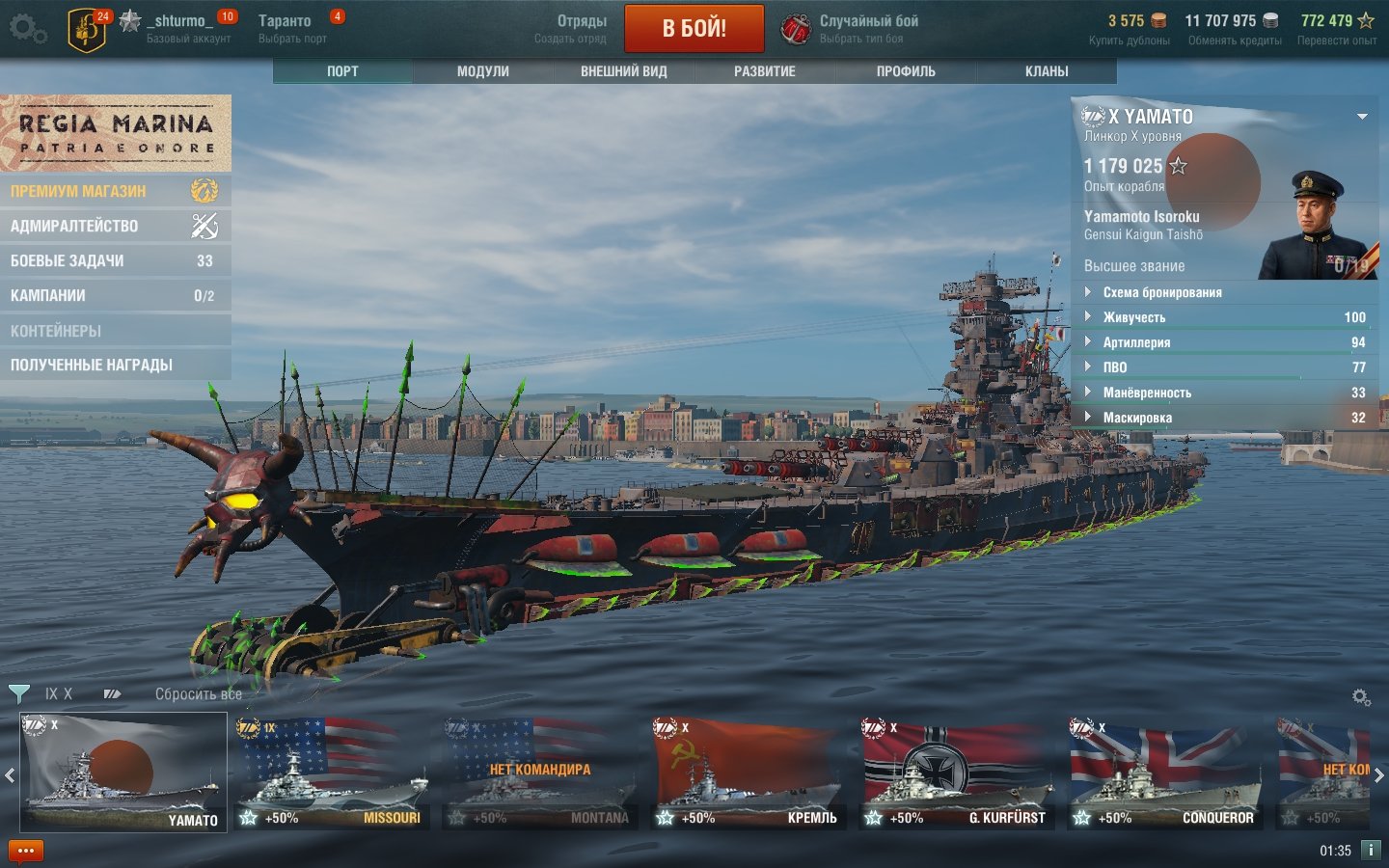This screenshot has height=868, width=1389.
Task: View Боевые задачи list
Action: [x=115, y=260]
